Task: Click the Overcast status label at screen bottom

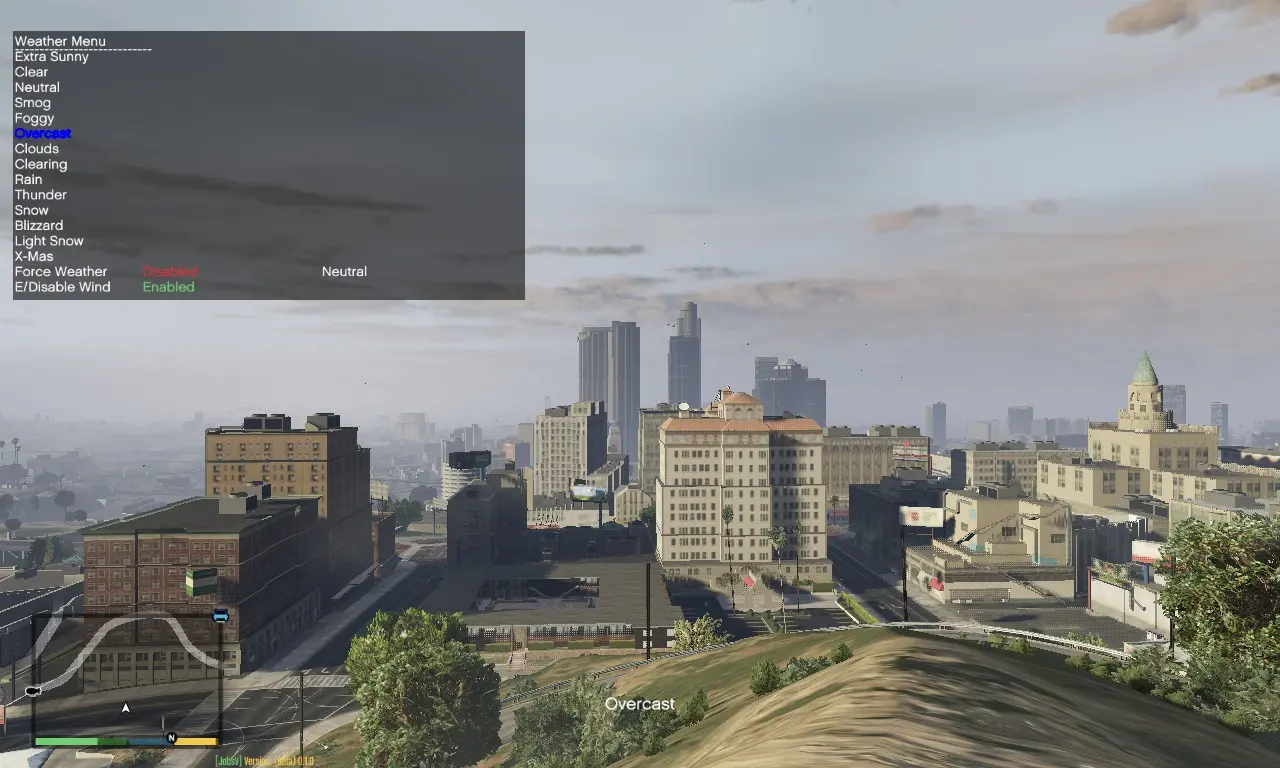Action: (x=639, y=704)
